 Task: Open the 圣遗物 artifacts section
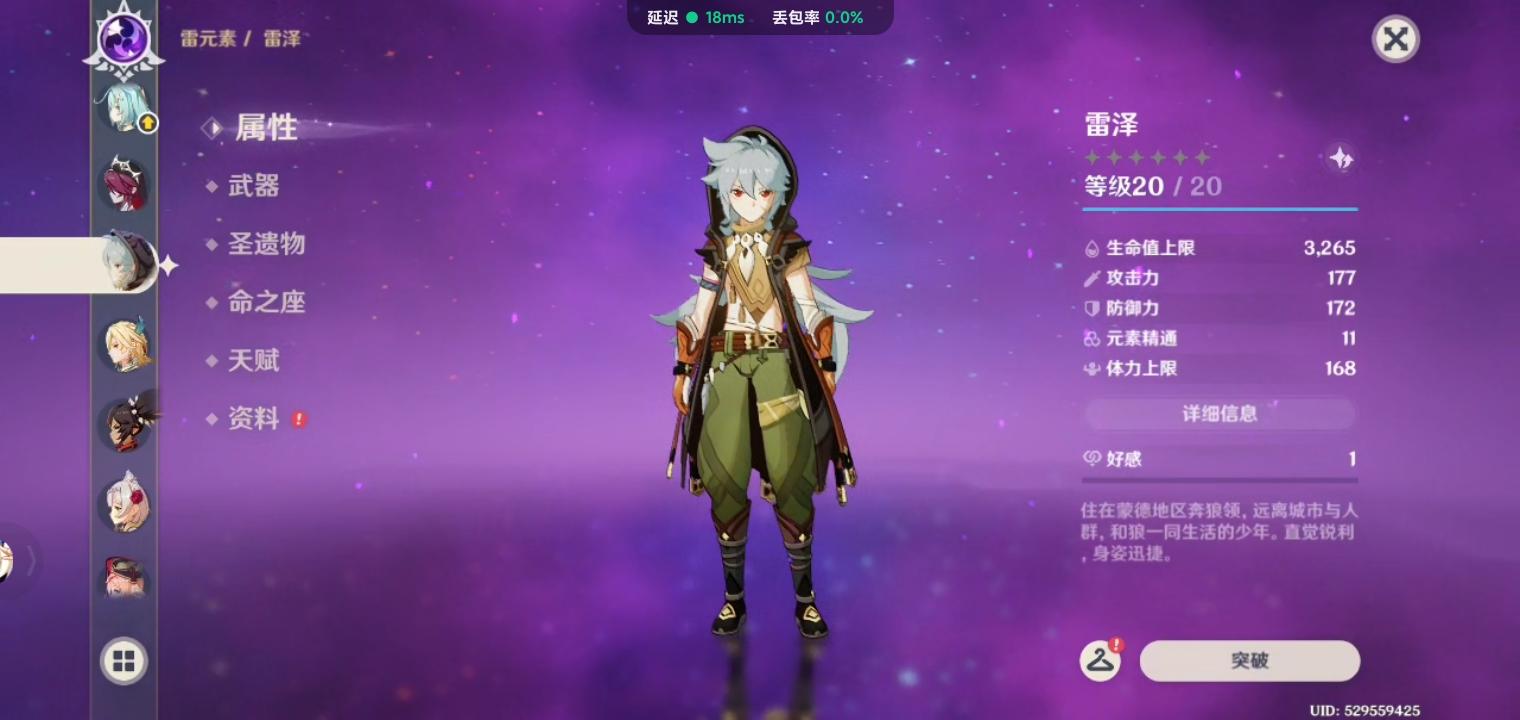(x=265, y=245)
